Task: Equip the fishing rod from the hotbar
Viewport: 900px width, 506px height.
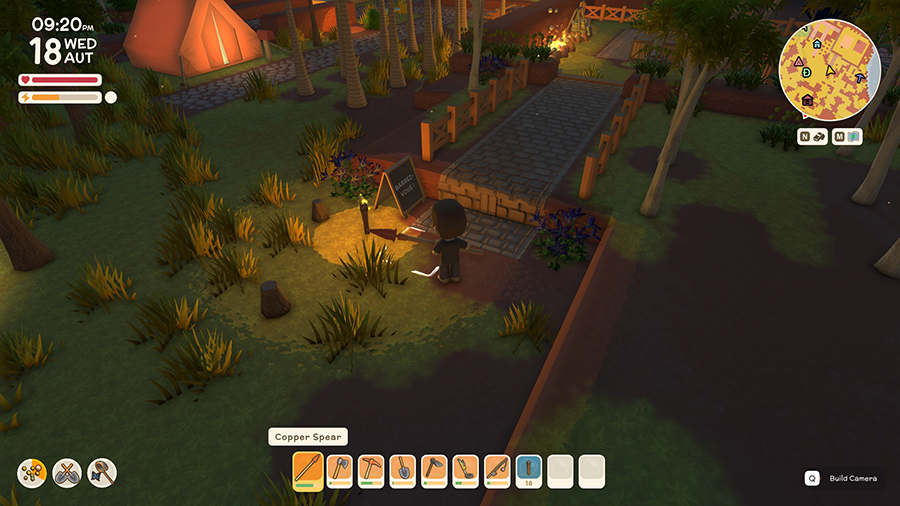Action: (497, 470)
